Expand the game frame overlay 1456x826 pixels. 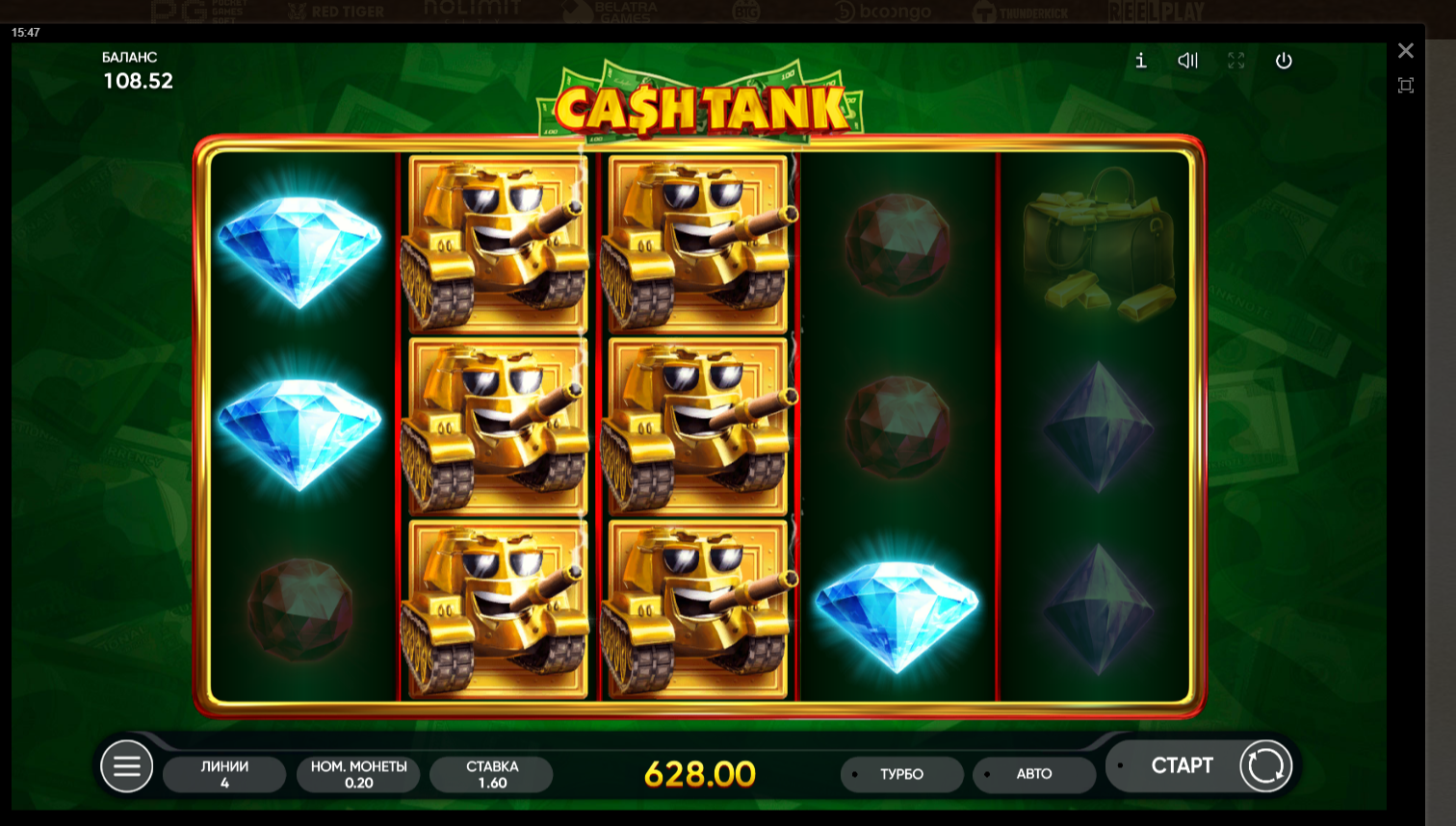tap(1406, 86)
